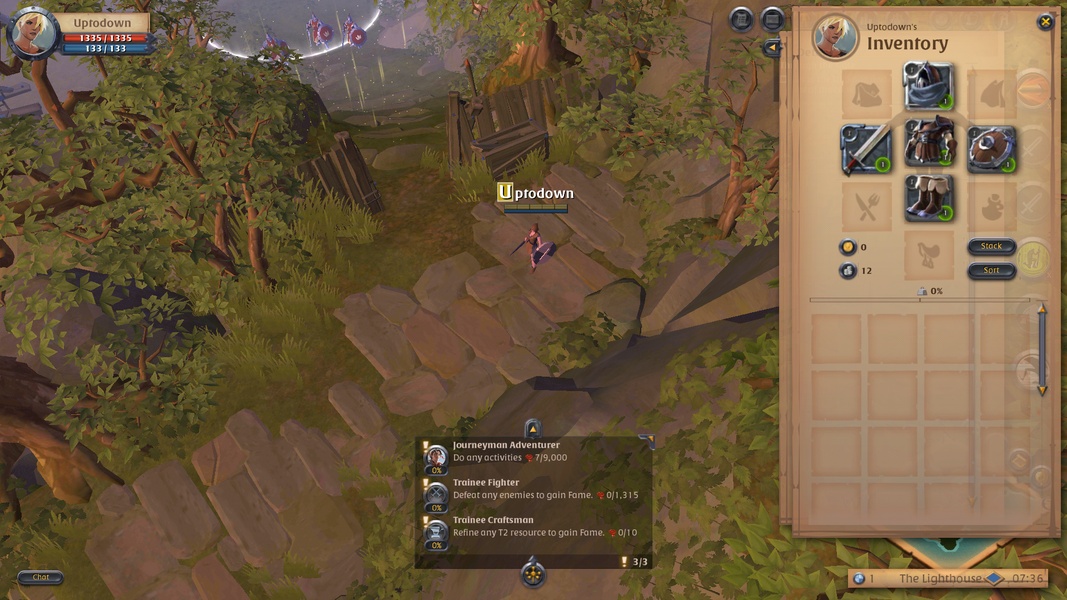Click the left arrow tab beside the Inventory

click(x=771, y=47)
